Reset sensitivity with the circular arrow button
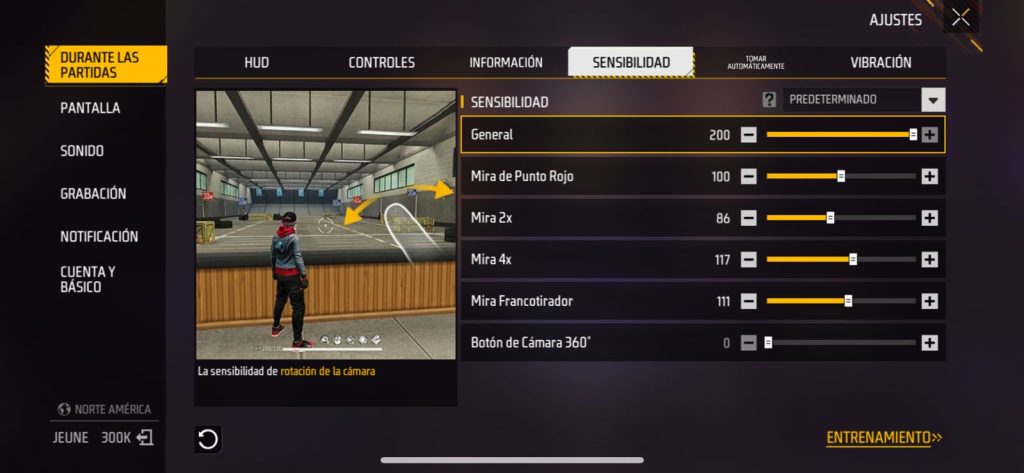Screen dimensions: 1024x473 pos(208,438)
